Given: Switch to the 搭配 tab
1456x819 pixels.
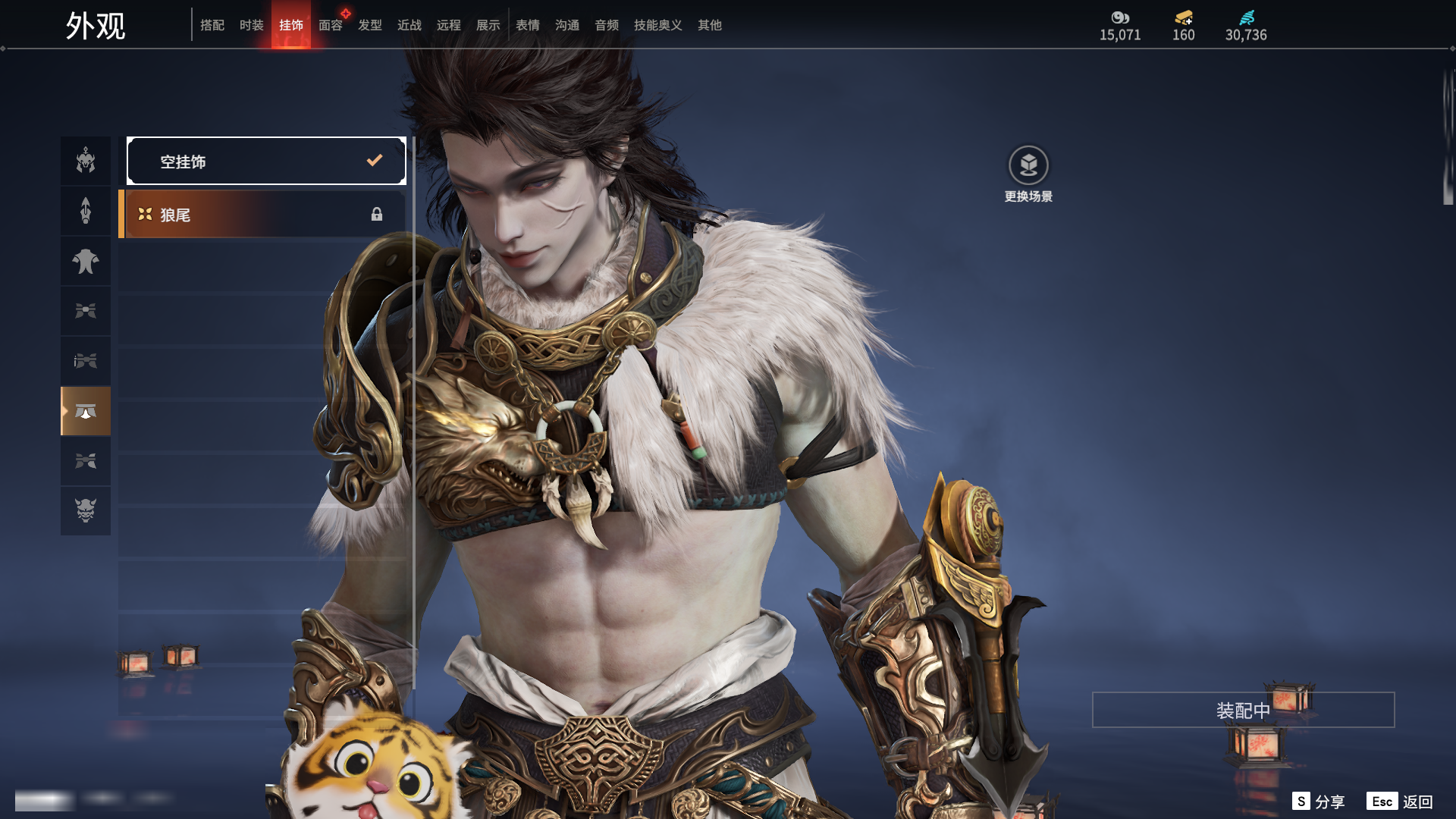Looking at the screenshot, I should coord(212,25).
